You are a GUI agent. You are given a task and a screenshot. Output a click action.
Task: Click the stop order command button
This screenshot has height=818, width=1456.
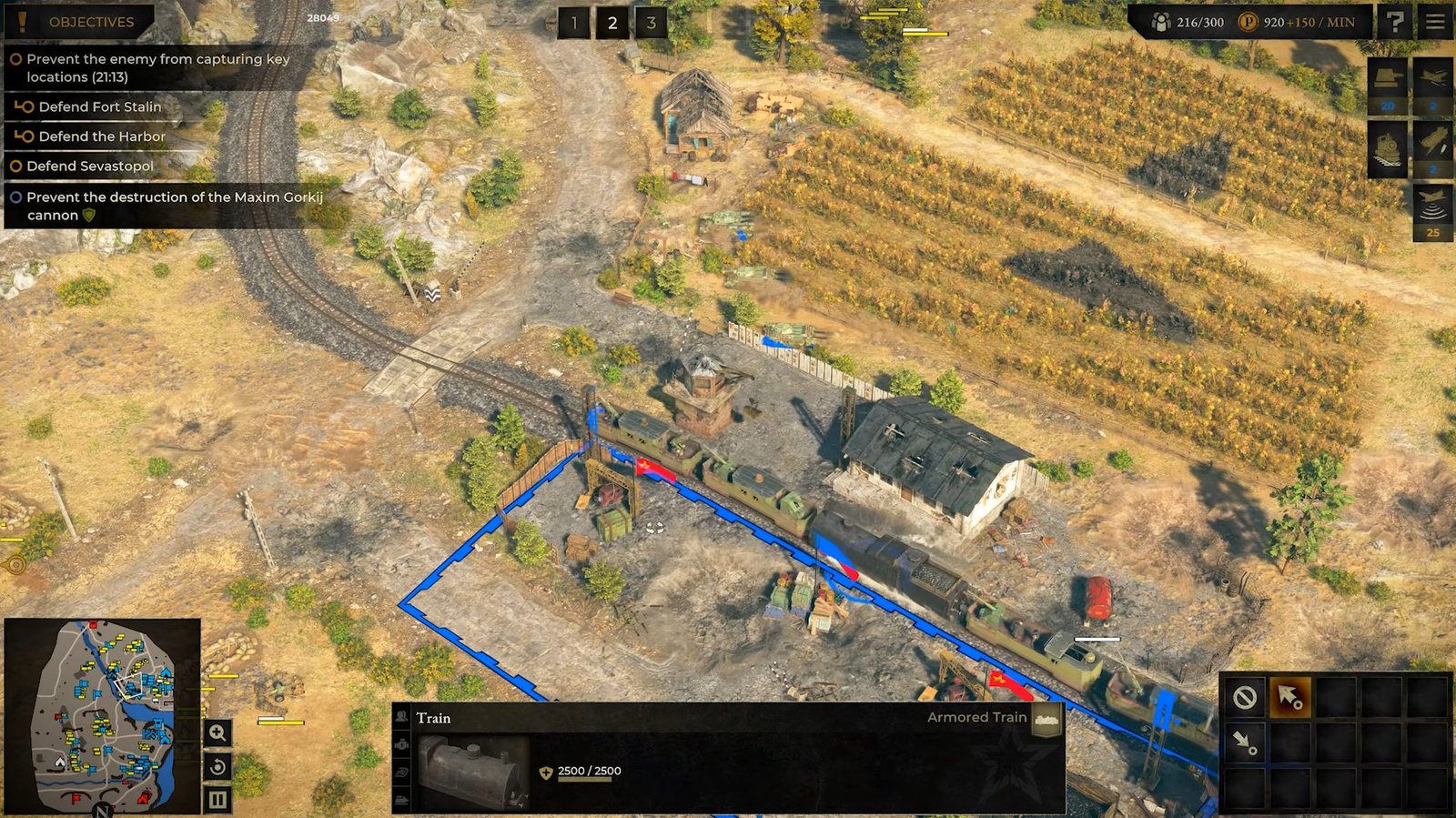click(1245, 698)
